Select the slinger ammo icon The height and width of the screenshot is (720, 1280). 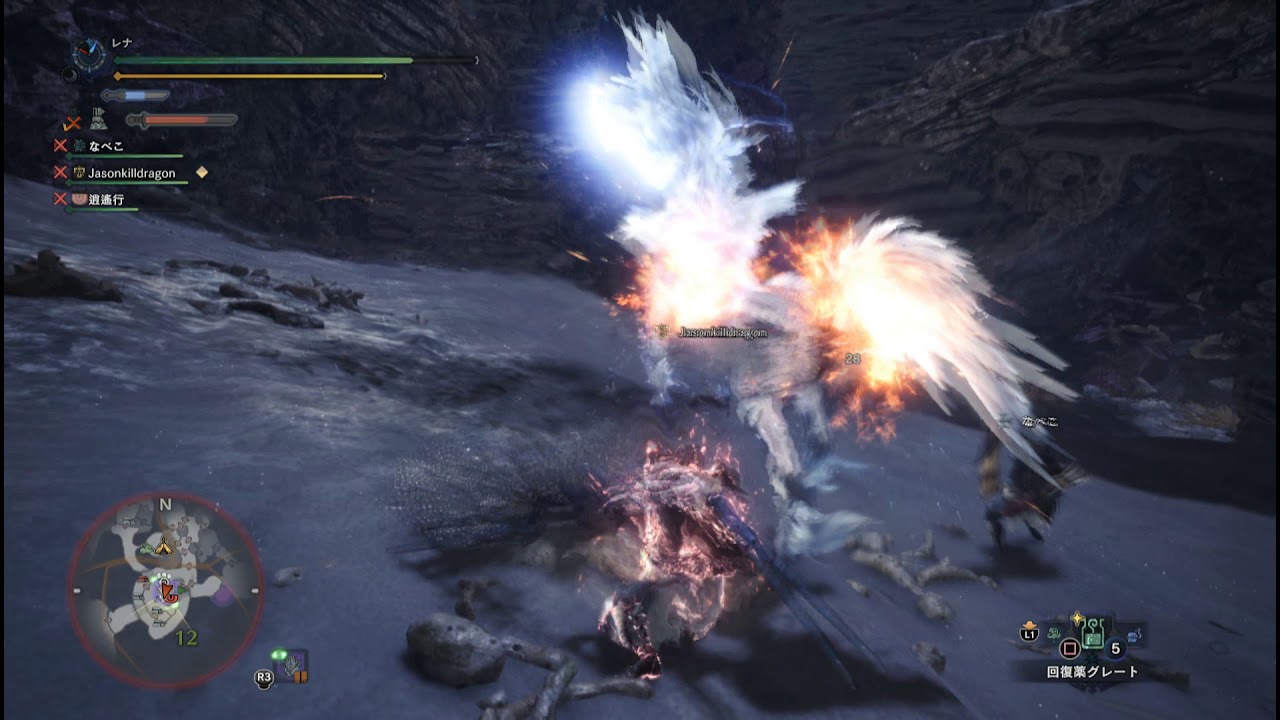pyautogui.click(x=291, y=666)
